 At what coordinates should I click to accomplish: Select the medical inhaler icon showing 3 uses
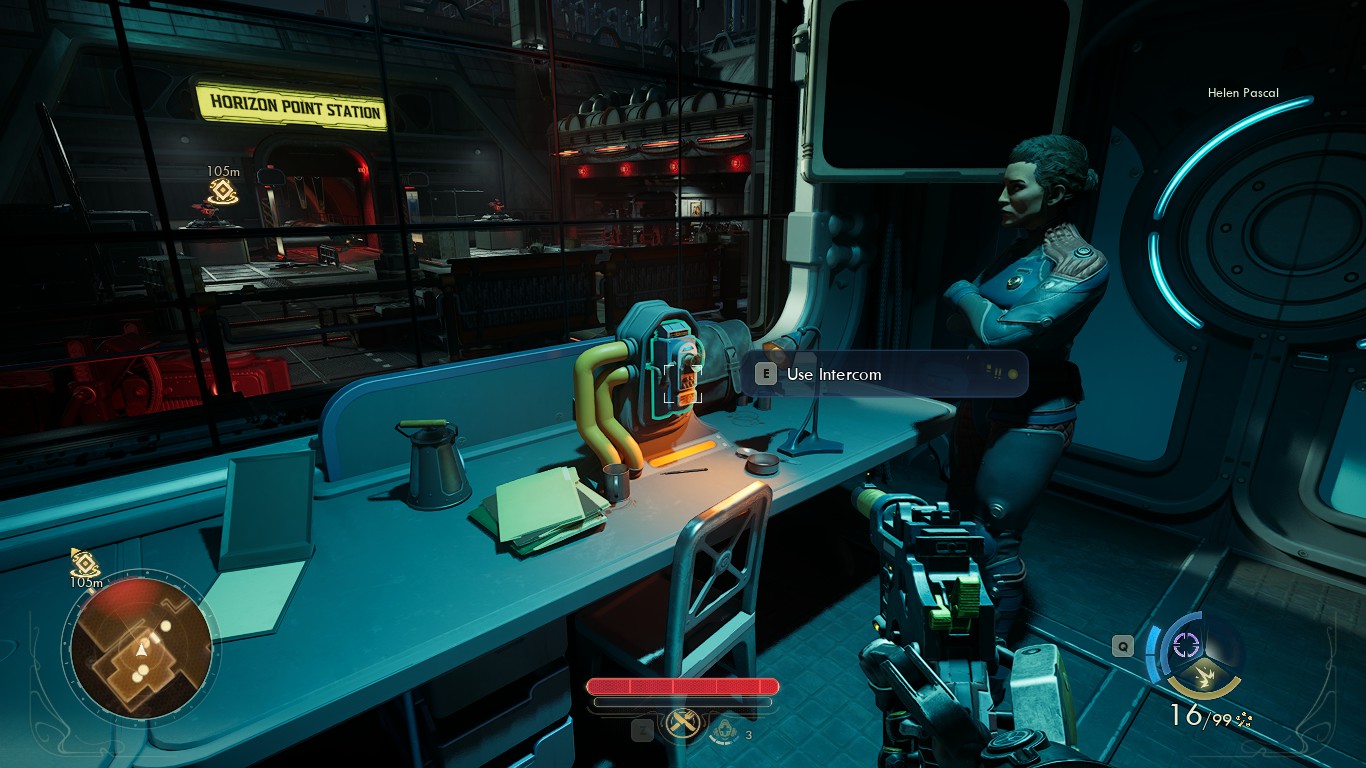coord(726,732)
